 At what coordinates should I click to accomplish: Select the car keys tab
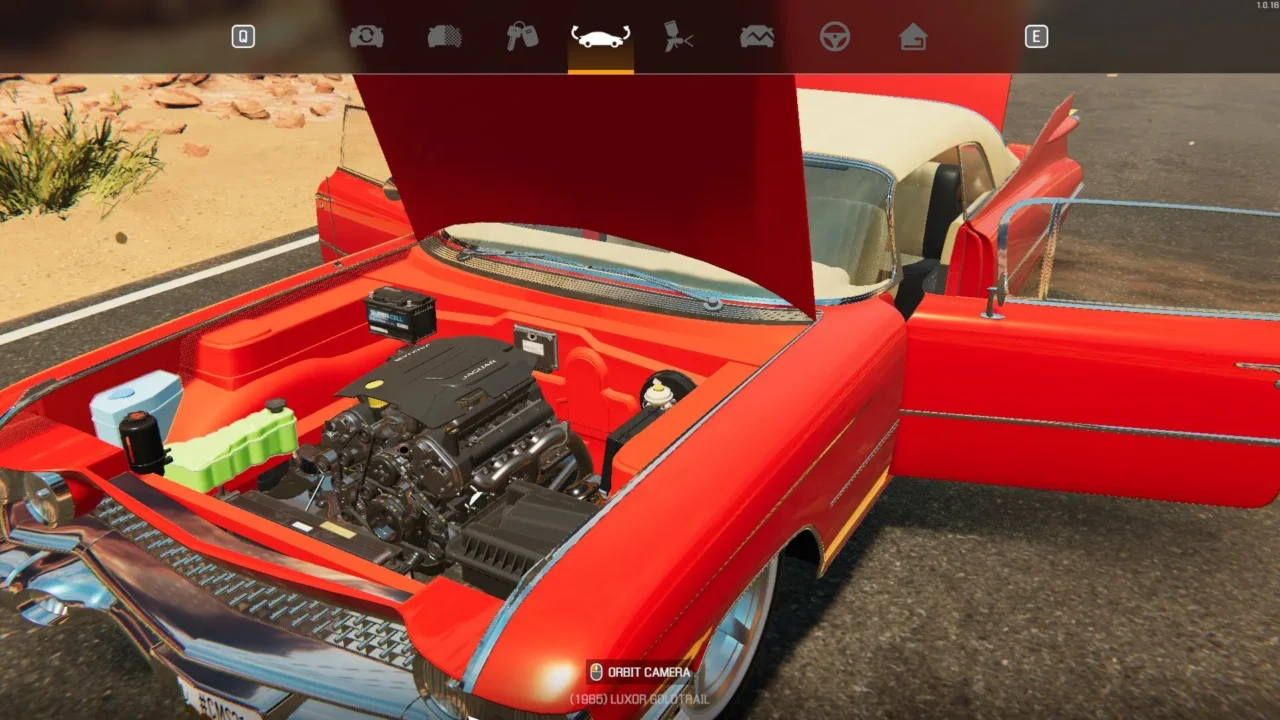[x=522, y=37]
